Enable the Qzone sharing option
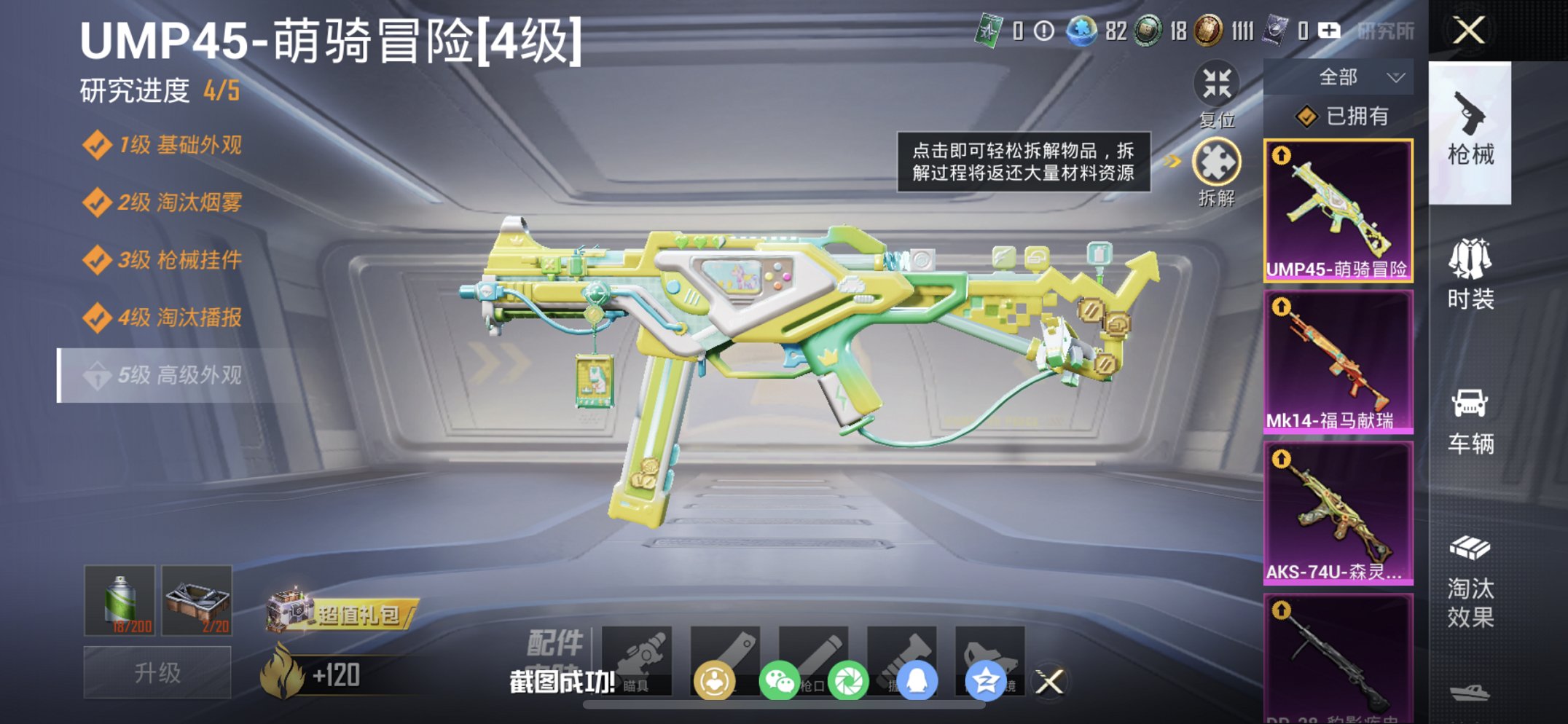 pyautogui.click(x=988, y=679)
